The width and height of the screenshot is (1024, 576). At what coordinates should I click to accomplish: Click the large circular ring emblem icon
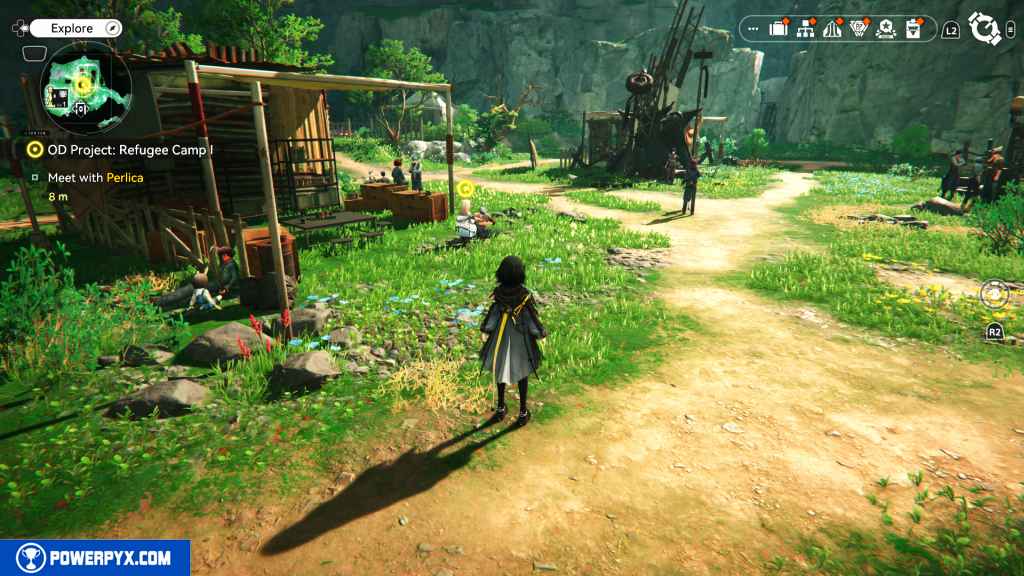[985, 29]
